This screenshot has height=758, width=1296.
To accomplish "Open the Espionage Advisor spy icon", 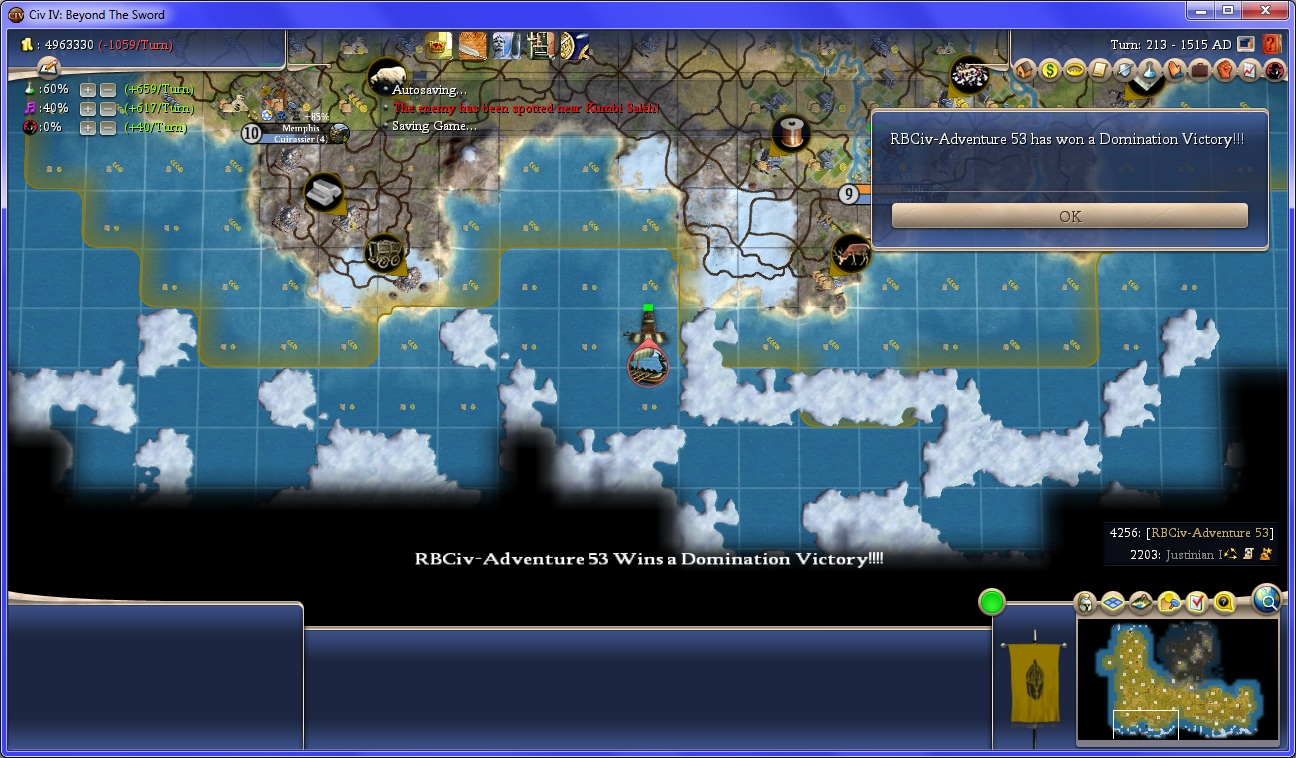I will click(1274, 70).
